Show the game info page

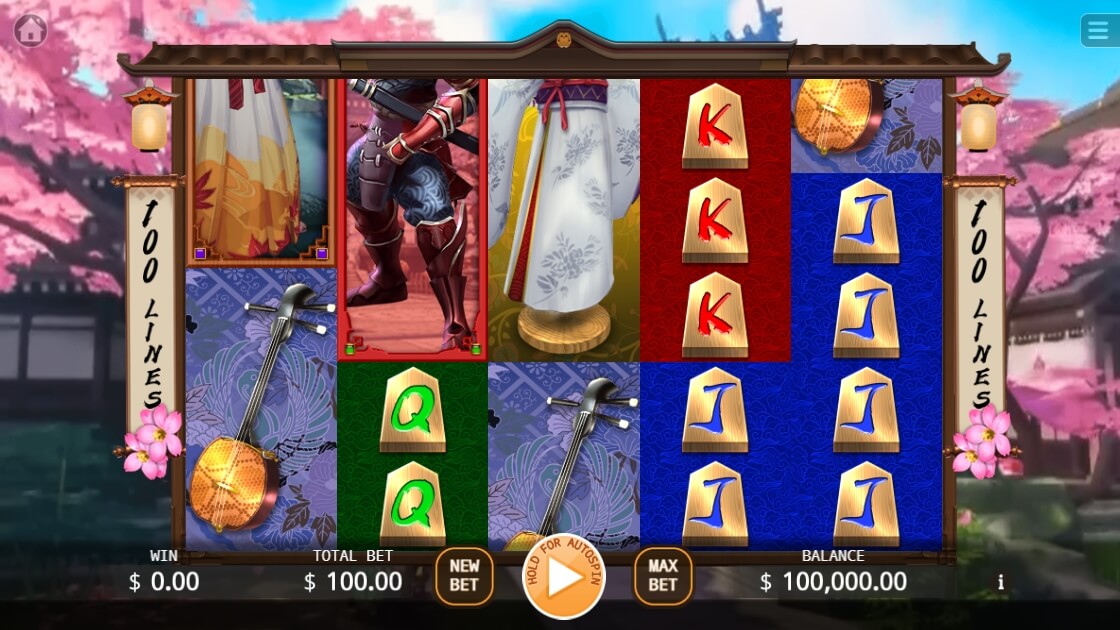click(1000, 582)
